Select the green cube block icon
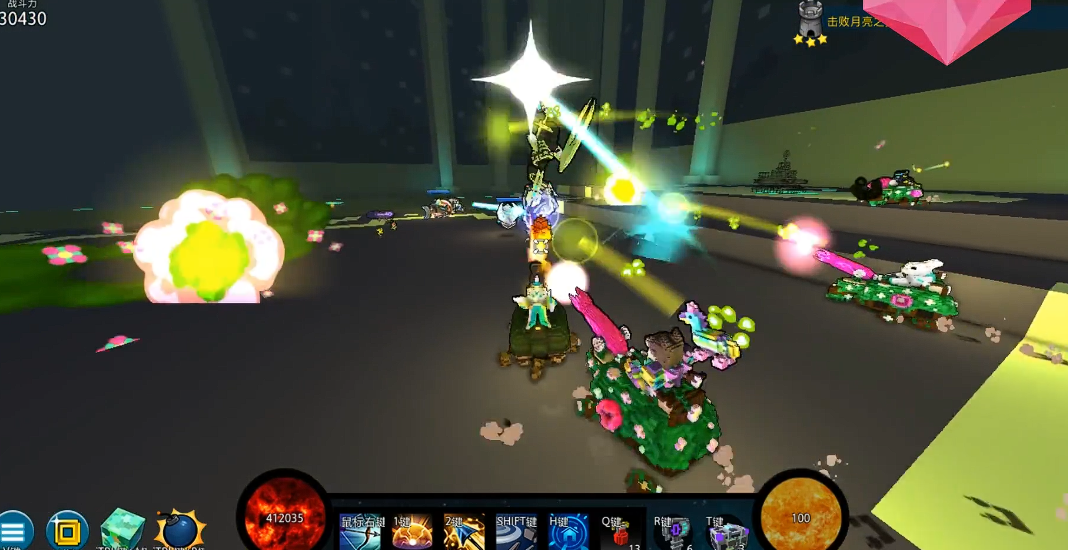 point(123,530)
